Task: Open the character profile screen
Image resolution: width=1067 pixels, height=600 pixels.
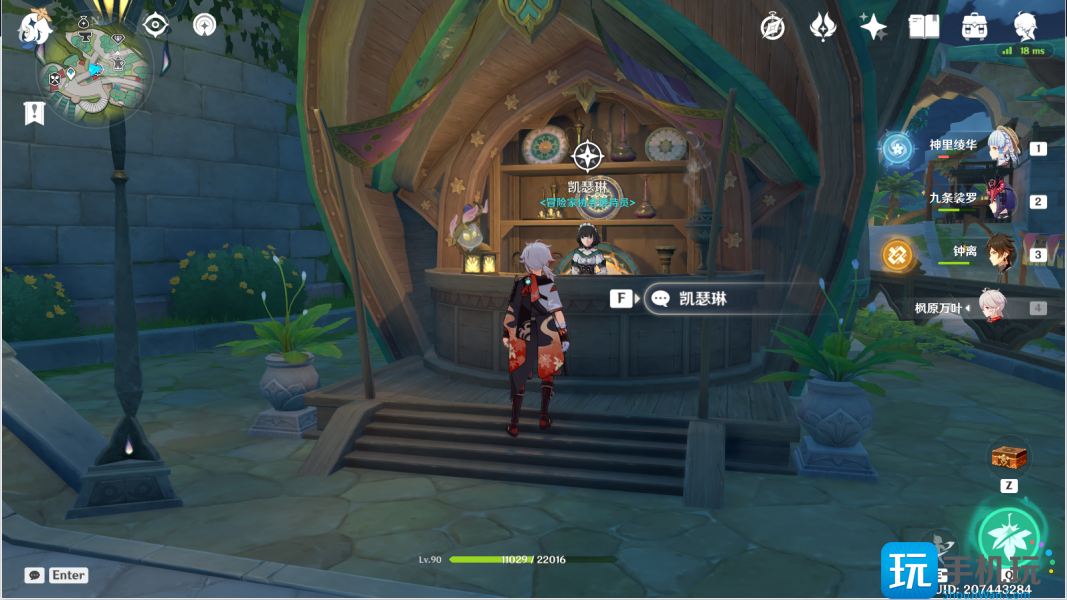Action: click(x=1025, y=27)
